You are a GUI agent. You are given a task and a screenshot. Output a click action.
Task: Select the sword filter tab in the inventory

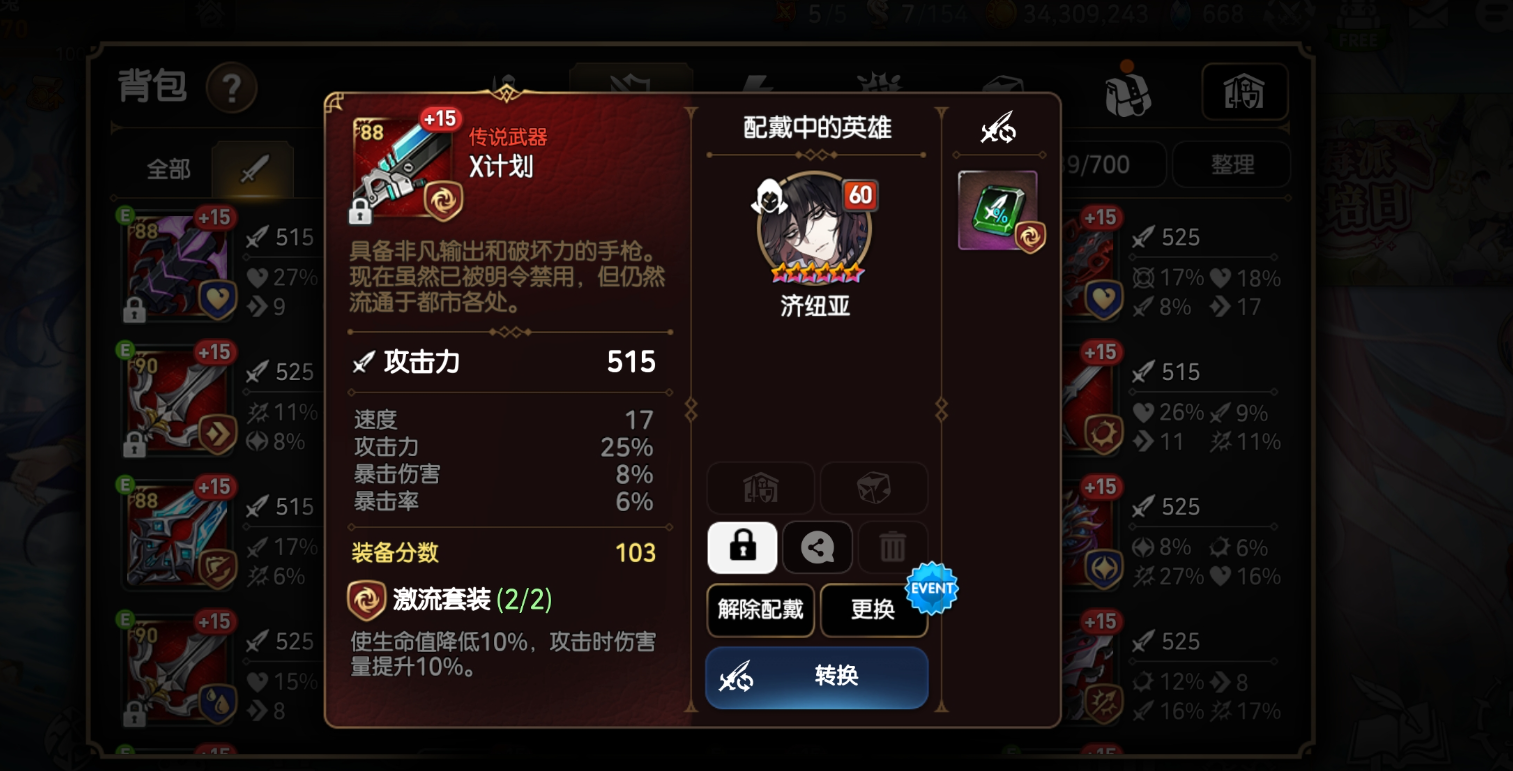pyautogui.click(x=253, y=170)
